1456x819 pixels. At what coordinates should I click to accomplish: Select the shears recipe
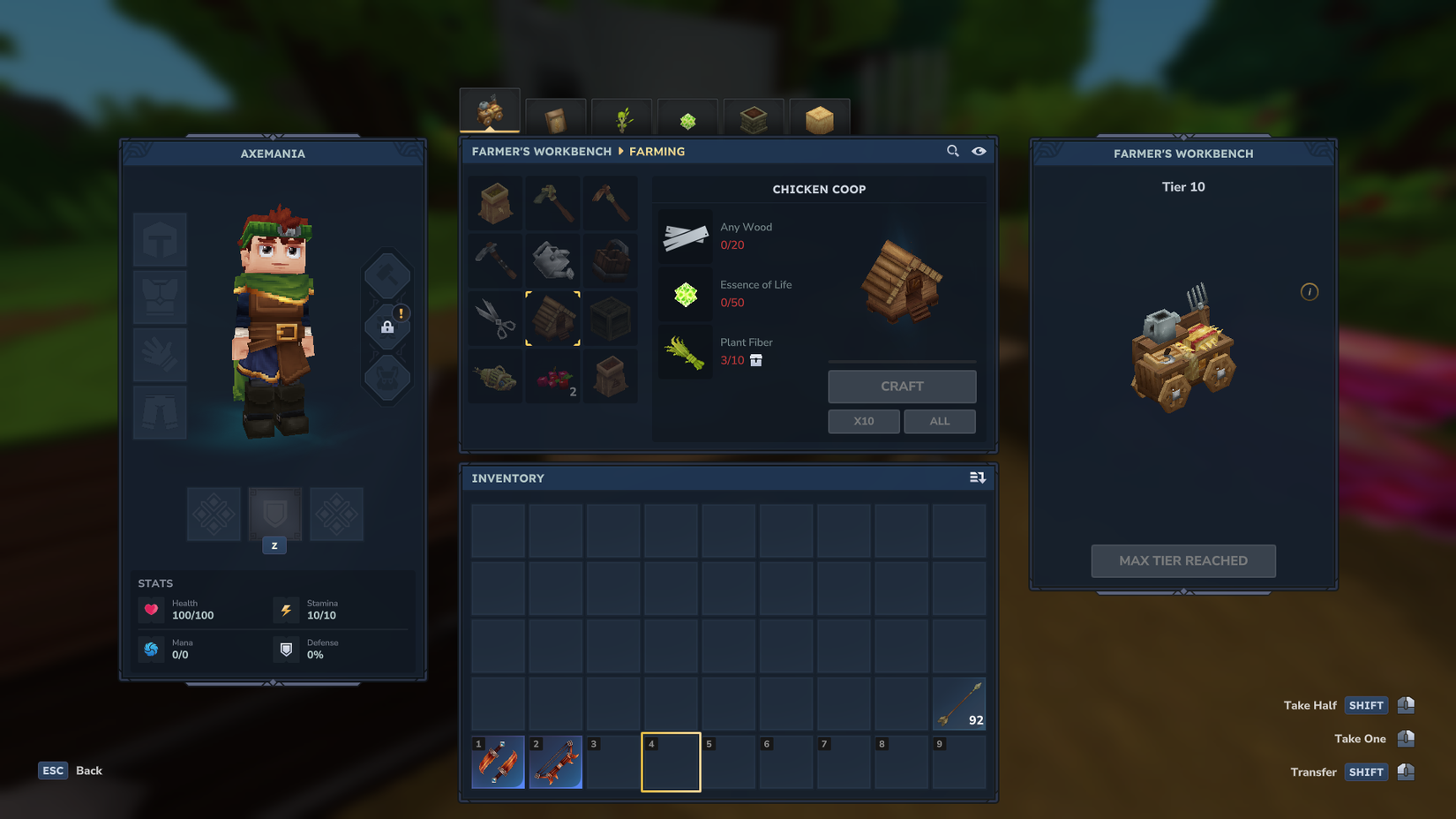[x=495, y=319]
